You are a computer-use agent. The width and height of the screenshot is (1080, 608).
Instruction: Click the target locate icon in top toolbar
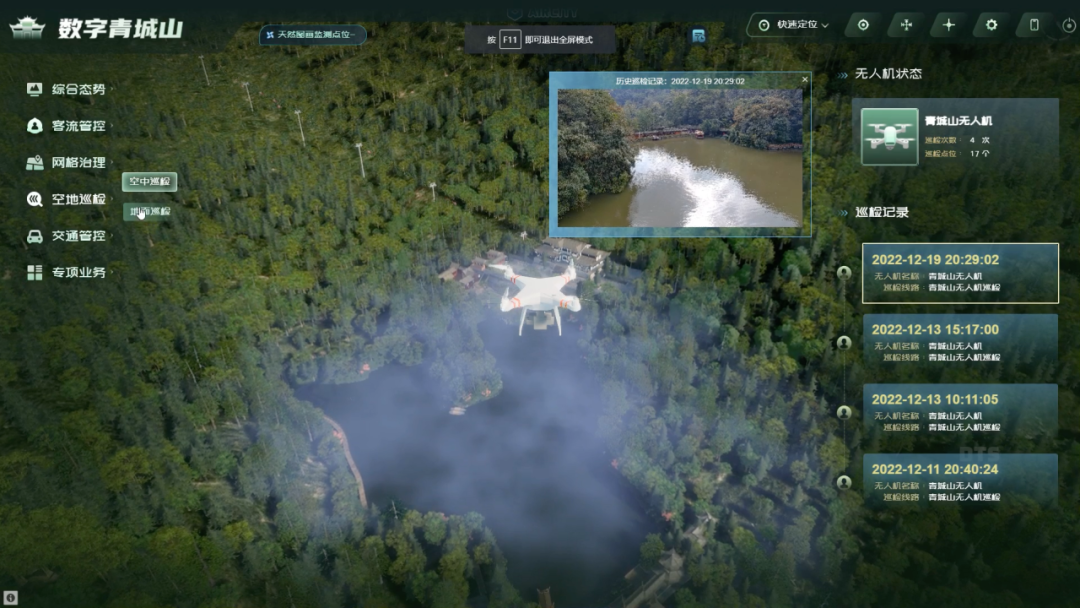pos(863,25)
